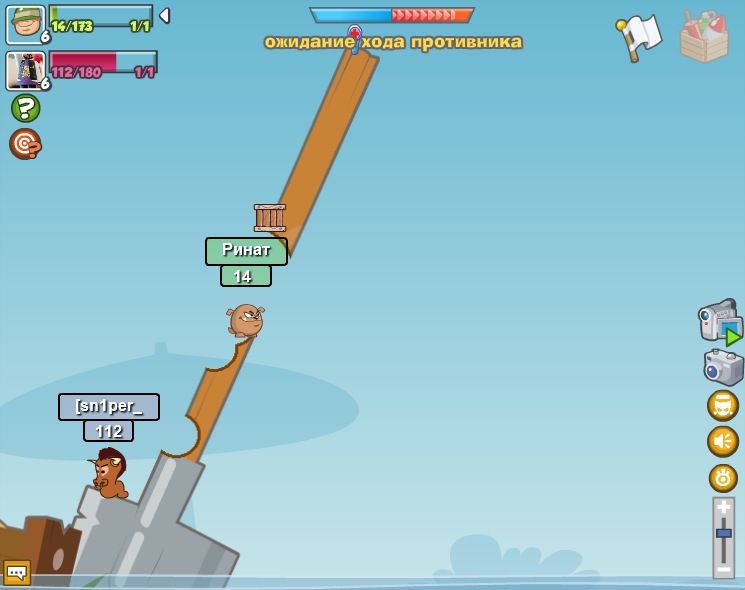Raise the white surrender flag
Image resolution: width=745 pixels, height=590 pixels.
pos(639,37)
